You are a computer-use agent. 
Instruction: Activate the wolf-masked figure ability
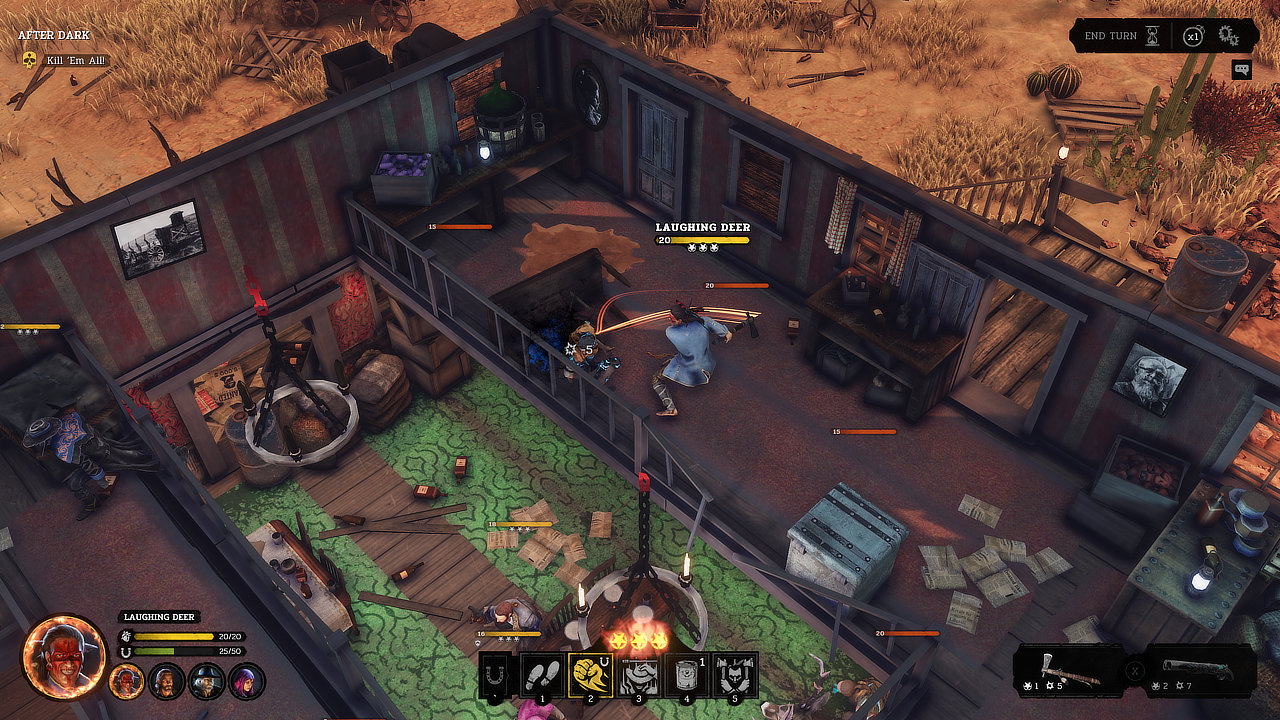[733, 675]
